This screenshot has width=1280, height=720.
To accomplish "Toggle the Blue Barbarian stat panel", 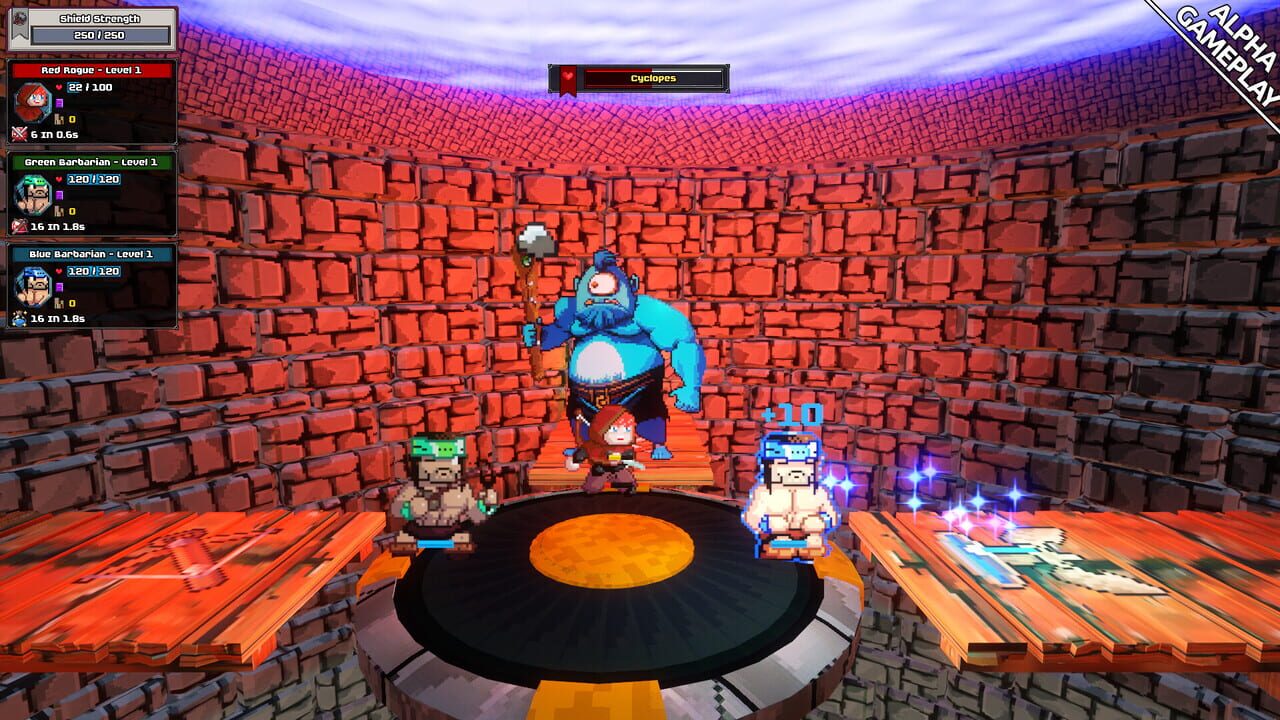I will tap(93, 253).
